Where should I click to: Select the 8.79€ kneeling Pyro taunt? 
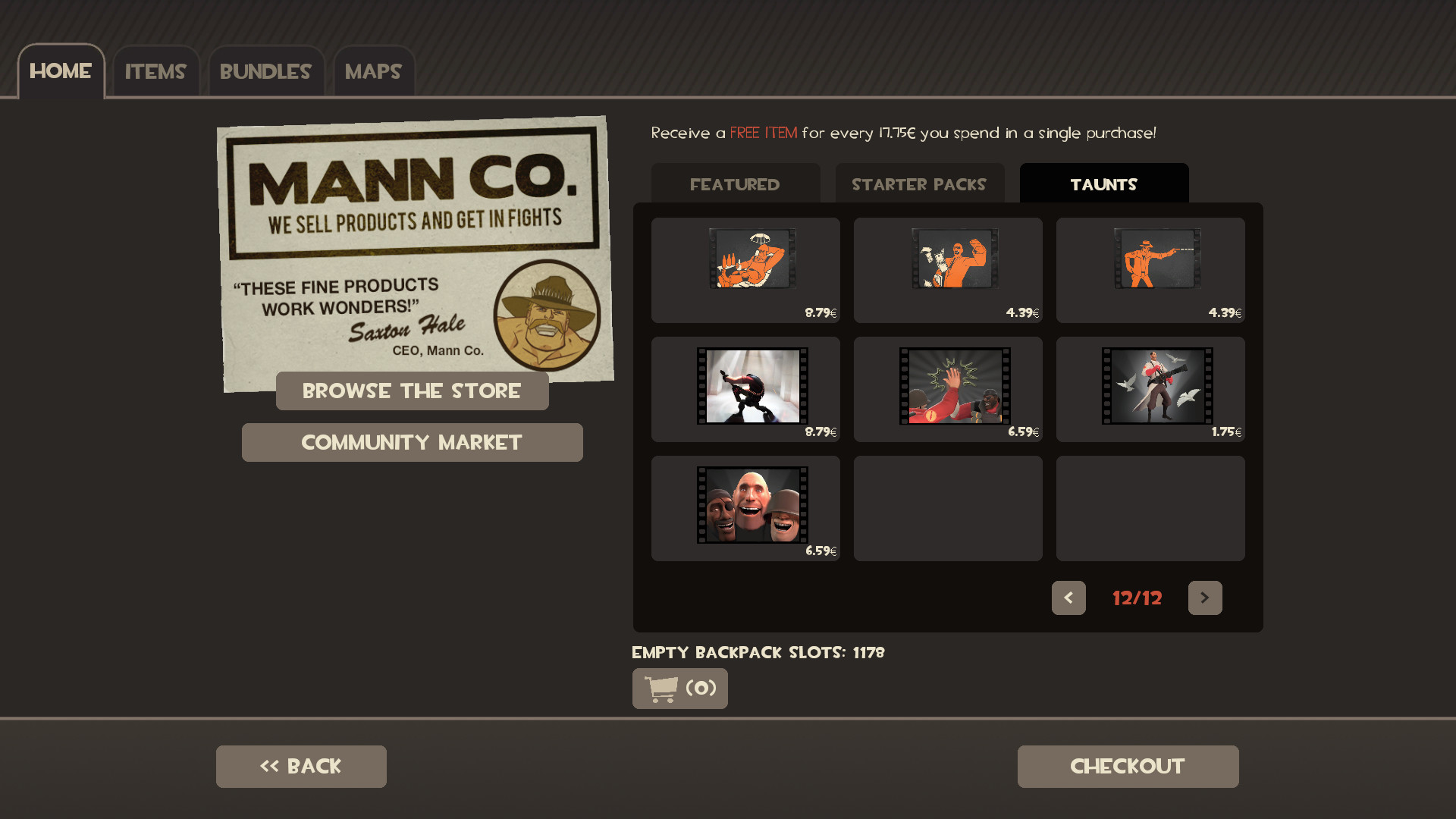(x=745, y=389)
